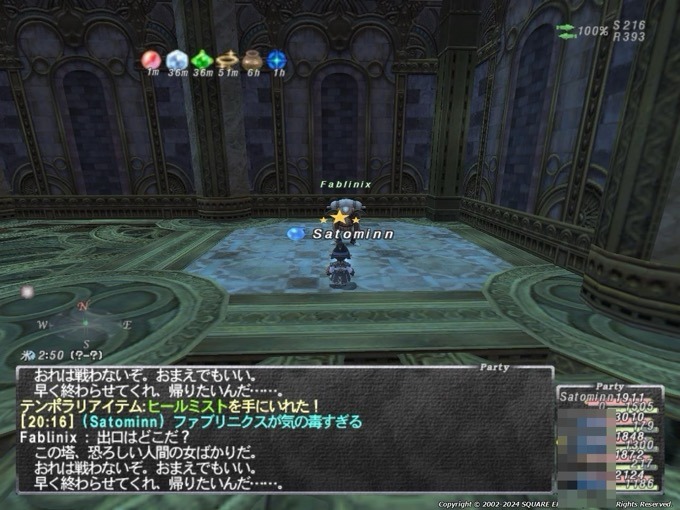The width and height of the screenshot is (680, 510).
Task: Click the Party chat log window
Action: click(285, 428)
